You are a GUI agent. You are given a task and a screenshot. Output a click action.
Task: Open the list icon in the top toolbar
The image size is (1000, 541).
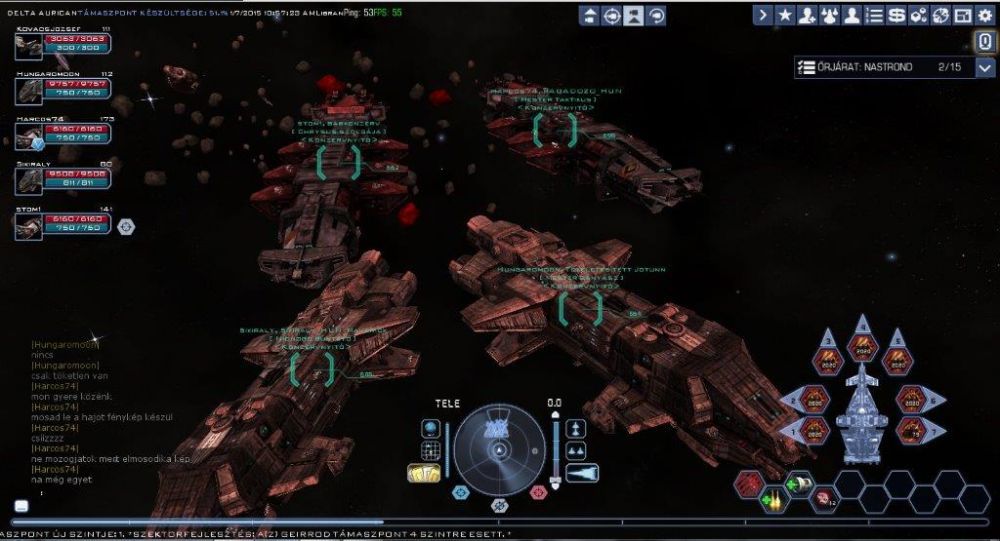pos(875,15)
